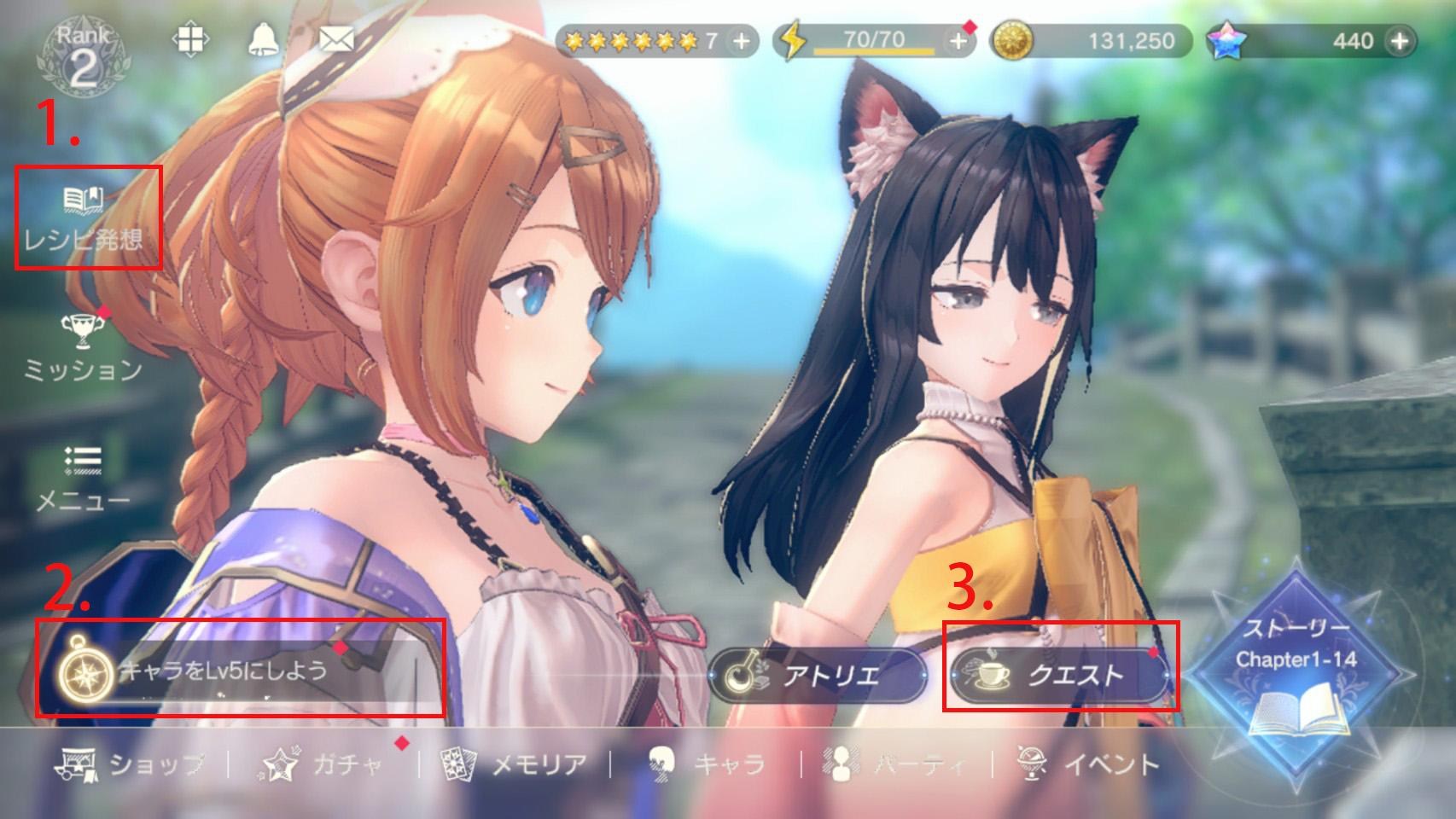Open the パーティ party screen

[x=896, y=764]
